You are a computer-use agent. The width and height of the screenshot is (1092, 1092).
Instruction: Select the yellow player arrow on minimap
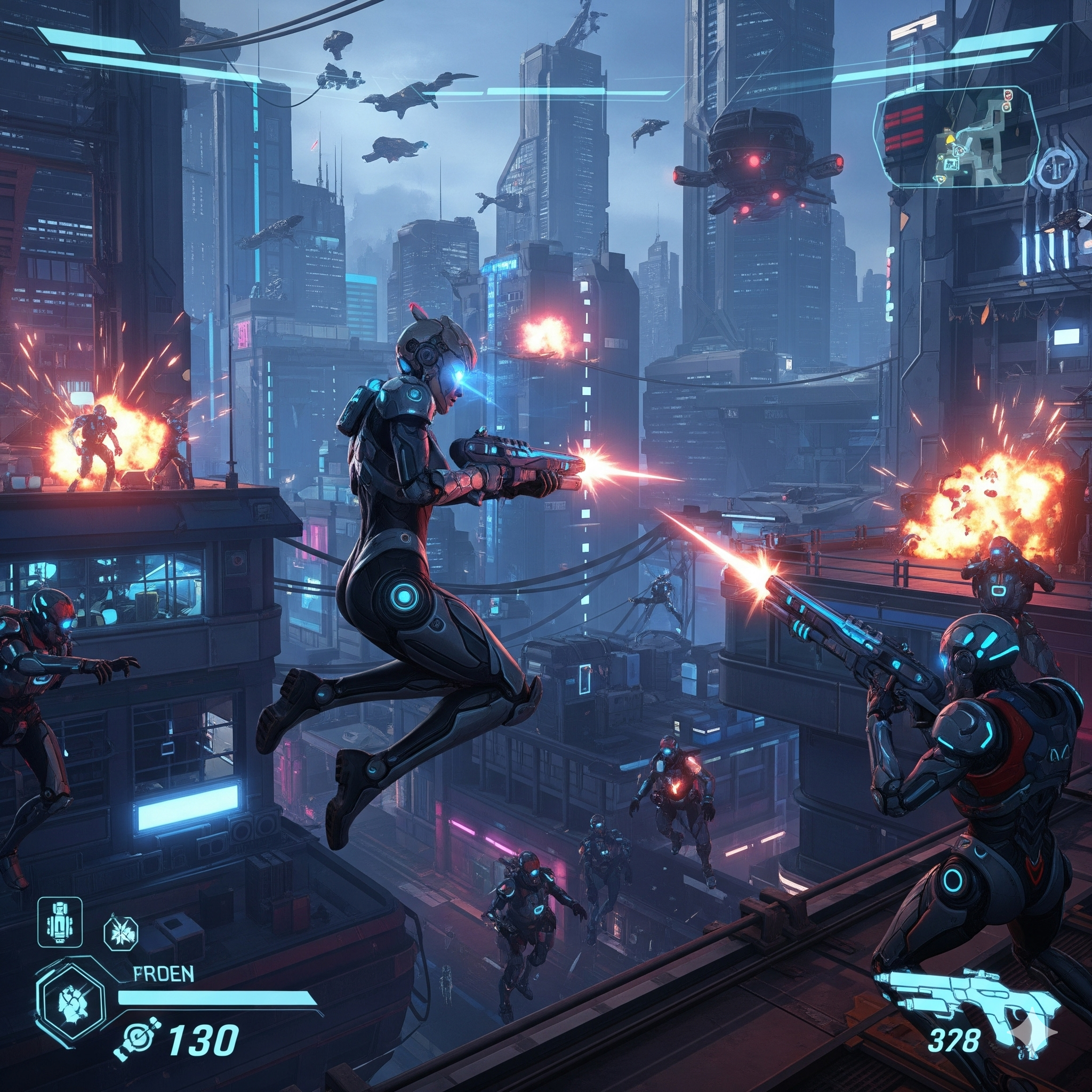tap(950, 137)
